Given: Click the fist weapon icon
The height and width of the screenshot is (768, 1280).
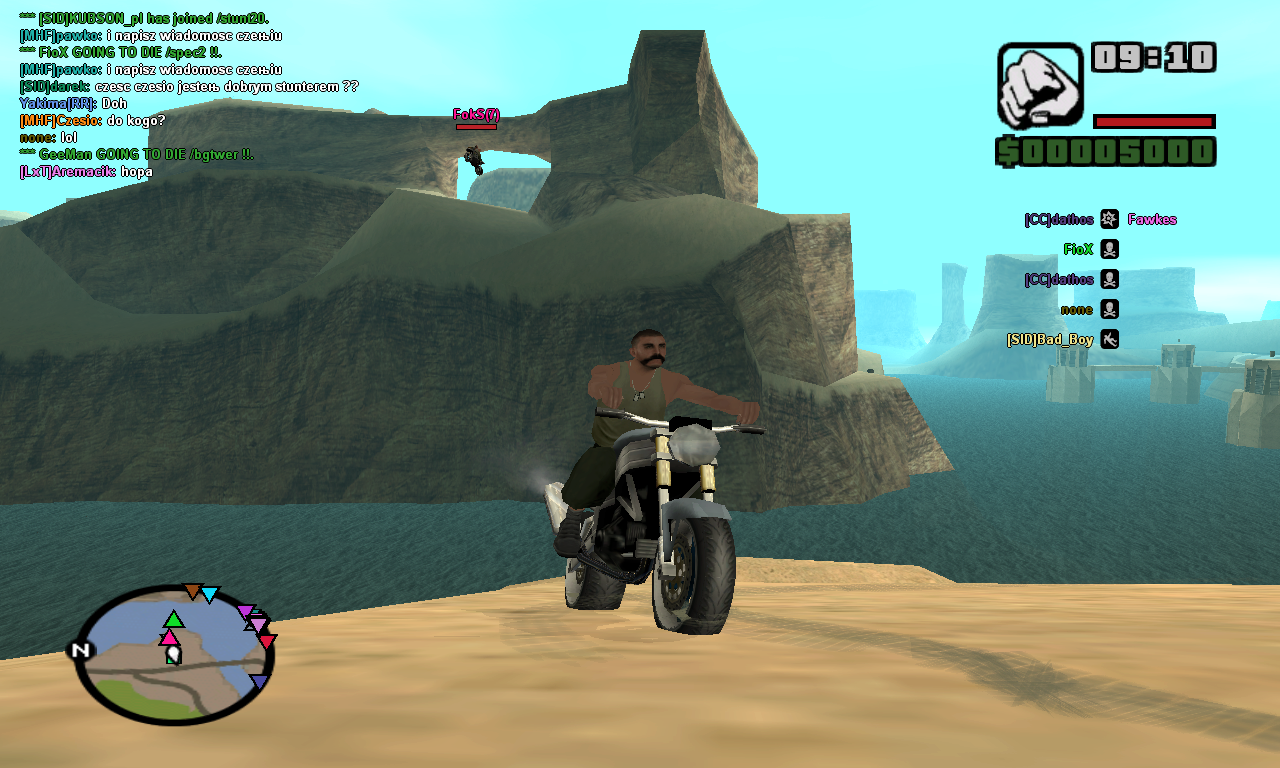Looking at the screenshot, I should click(1040, 85).
